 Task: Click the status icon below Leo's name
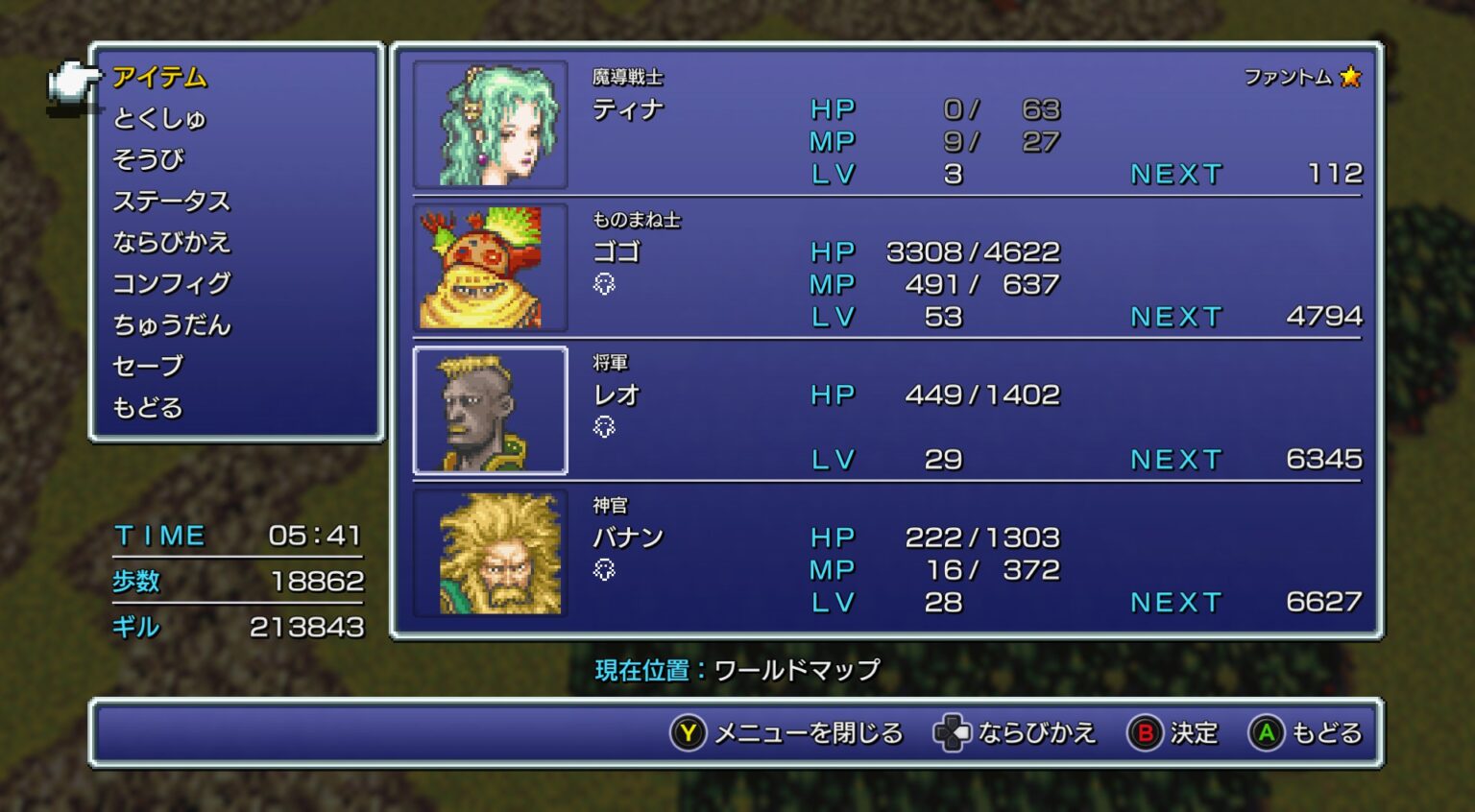pyautogui.click(x=605, y=428)
